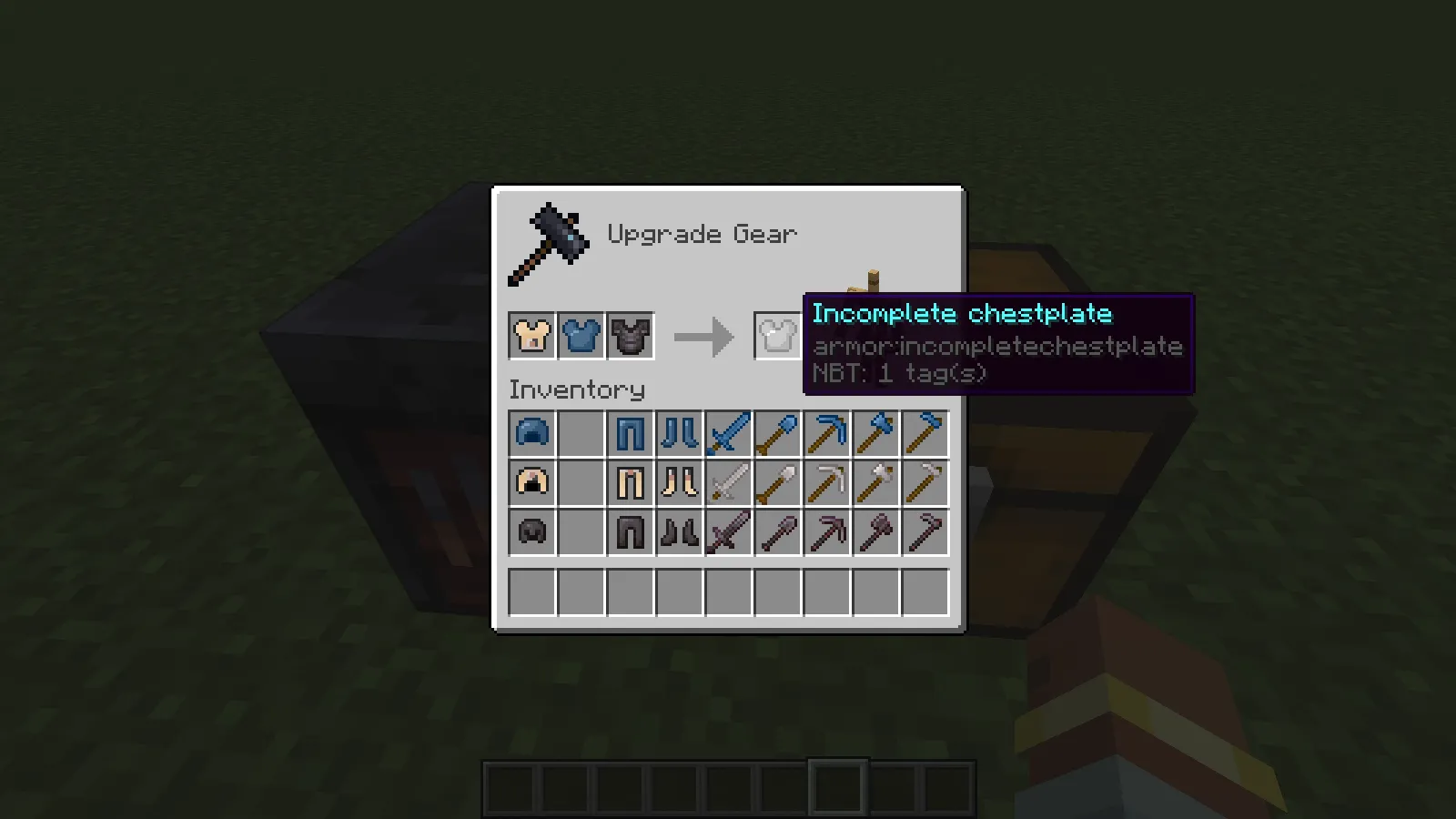Select the netherite chestplate input slot

631,335
